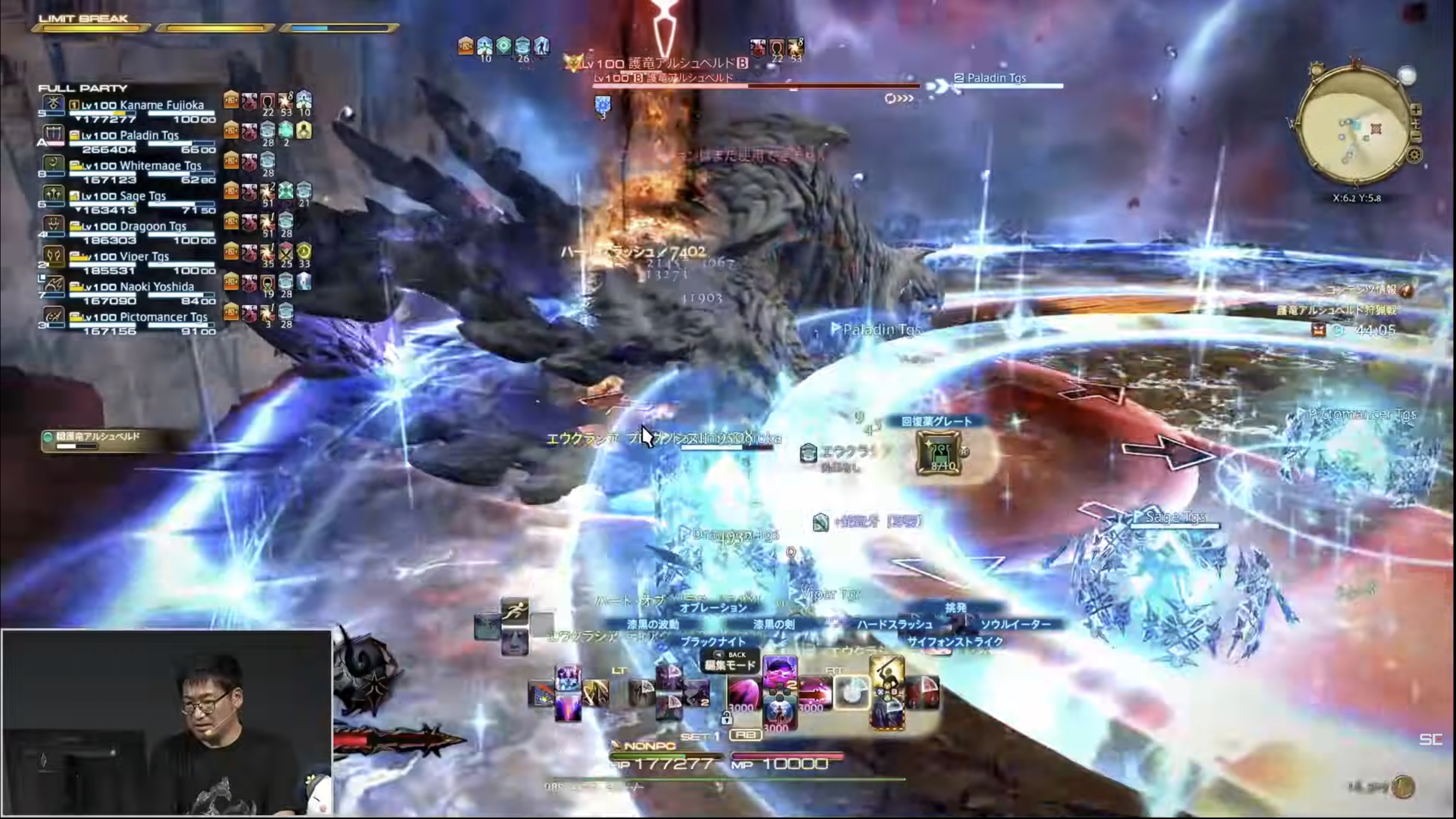
Task: Target Whitemage Tgs from the party list
Action: coord(141,166)
